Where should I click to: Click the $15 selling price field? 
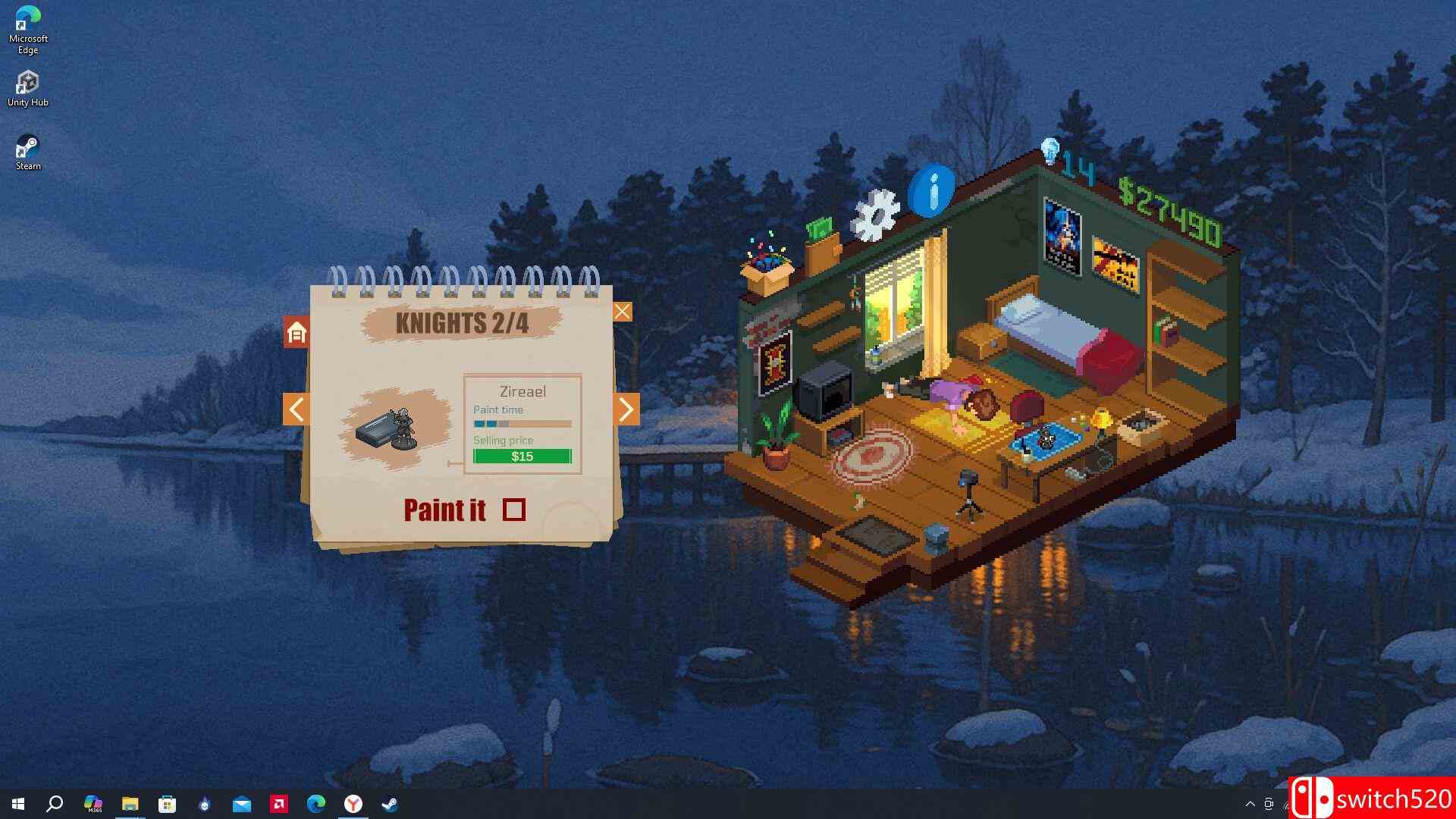522,456
